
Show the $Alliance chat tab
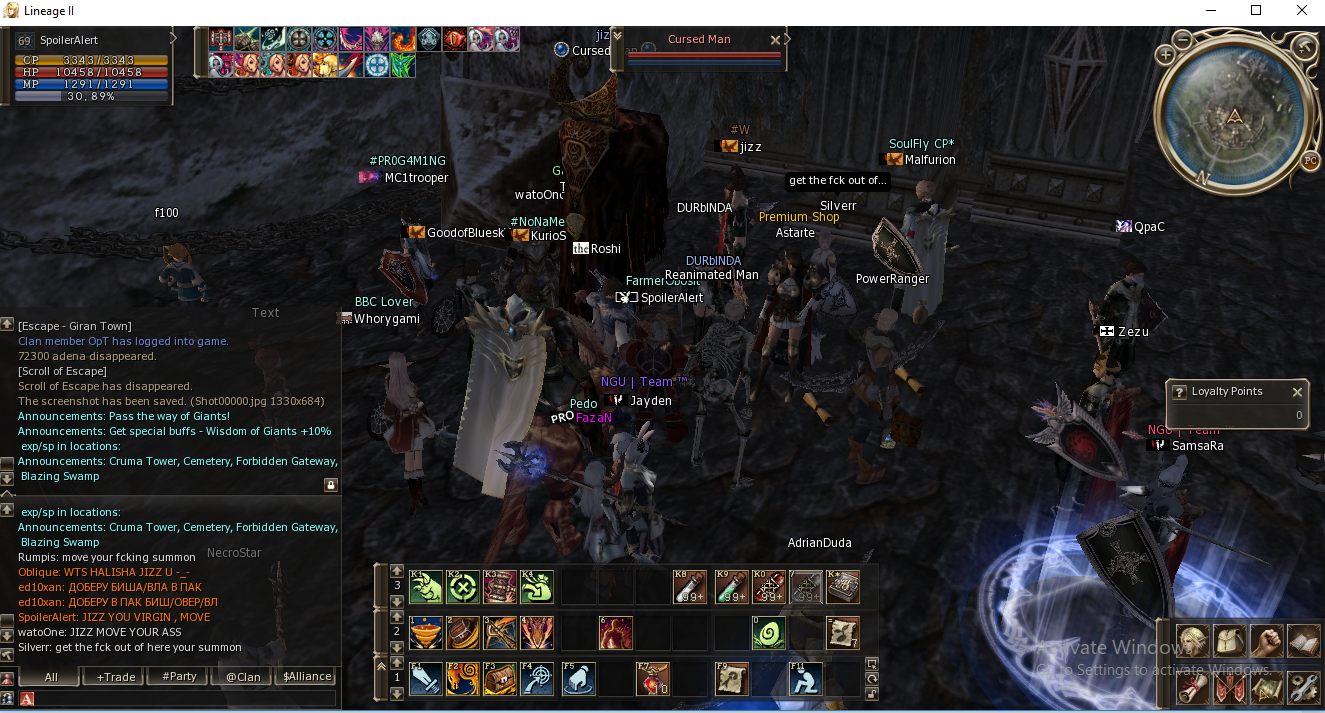[x=307, y=677]
